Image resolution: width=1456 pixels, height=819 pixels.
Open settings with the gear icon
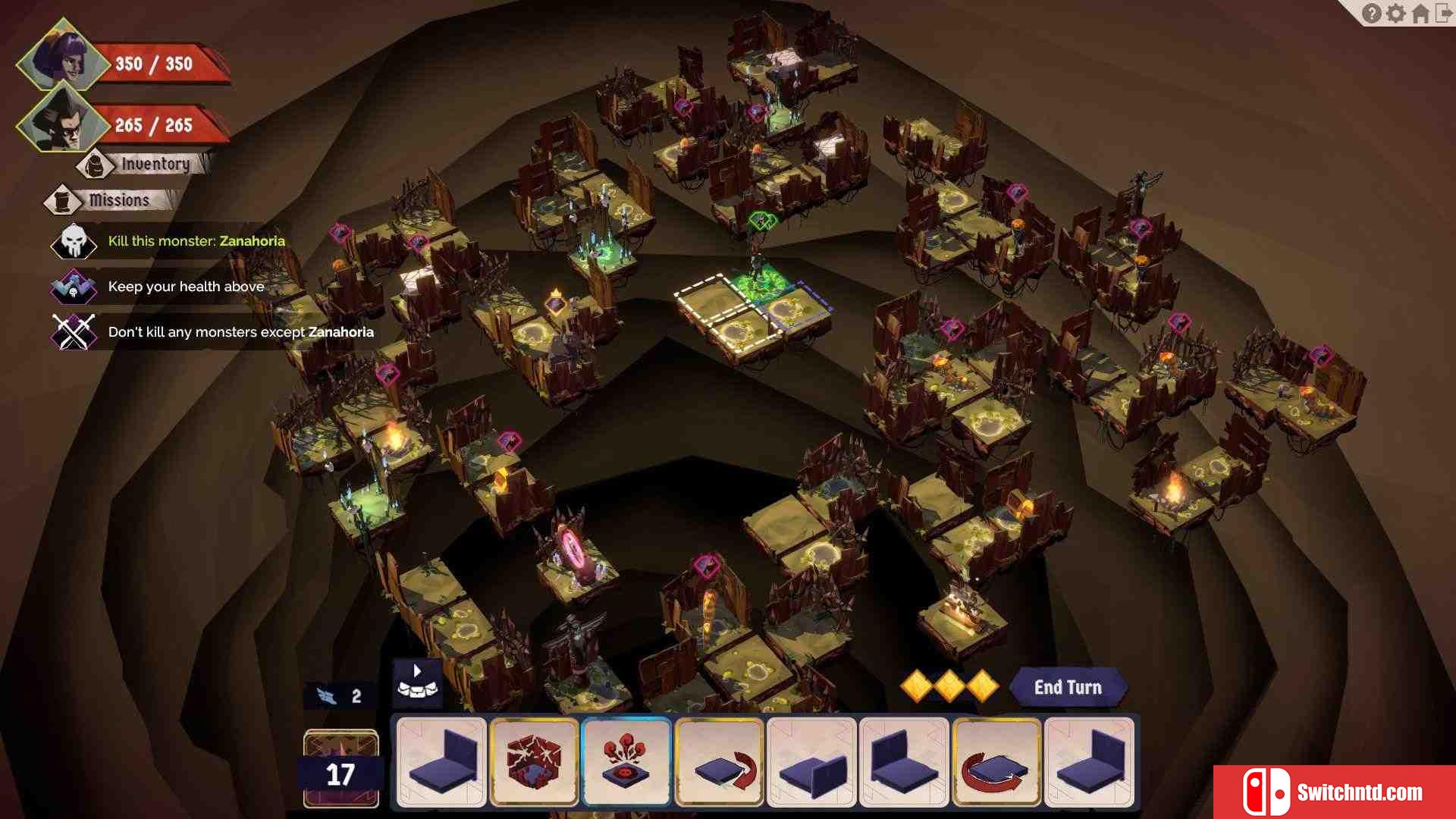point(1395,14)
